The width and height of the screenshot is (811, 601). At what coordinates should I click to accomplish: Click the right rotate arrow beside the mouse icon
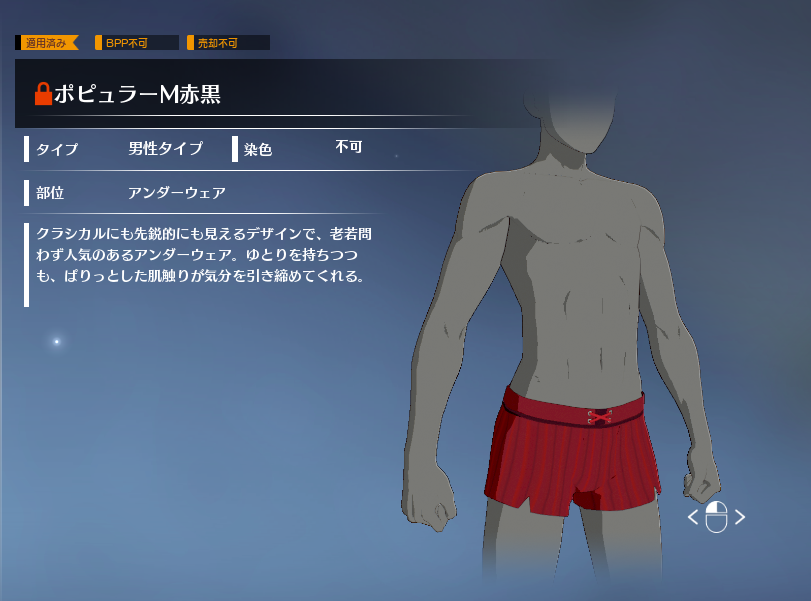pyautogui.click(x=740, y=517)
